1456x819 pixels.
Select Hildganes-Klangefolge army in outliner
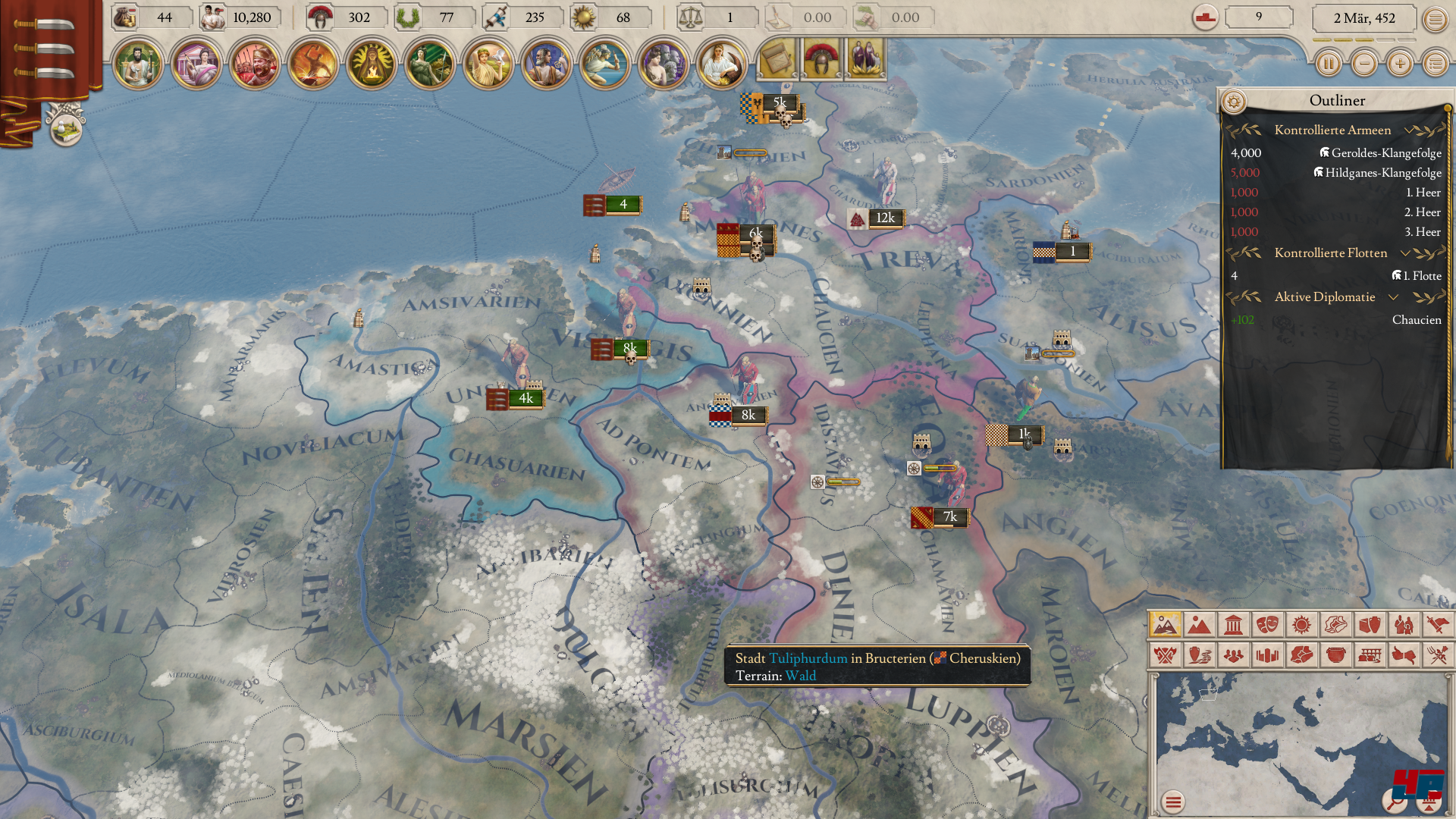1382,173
